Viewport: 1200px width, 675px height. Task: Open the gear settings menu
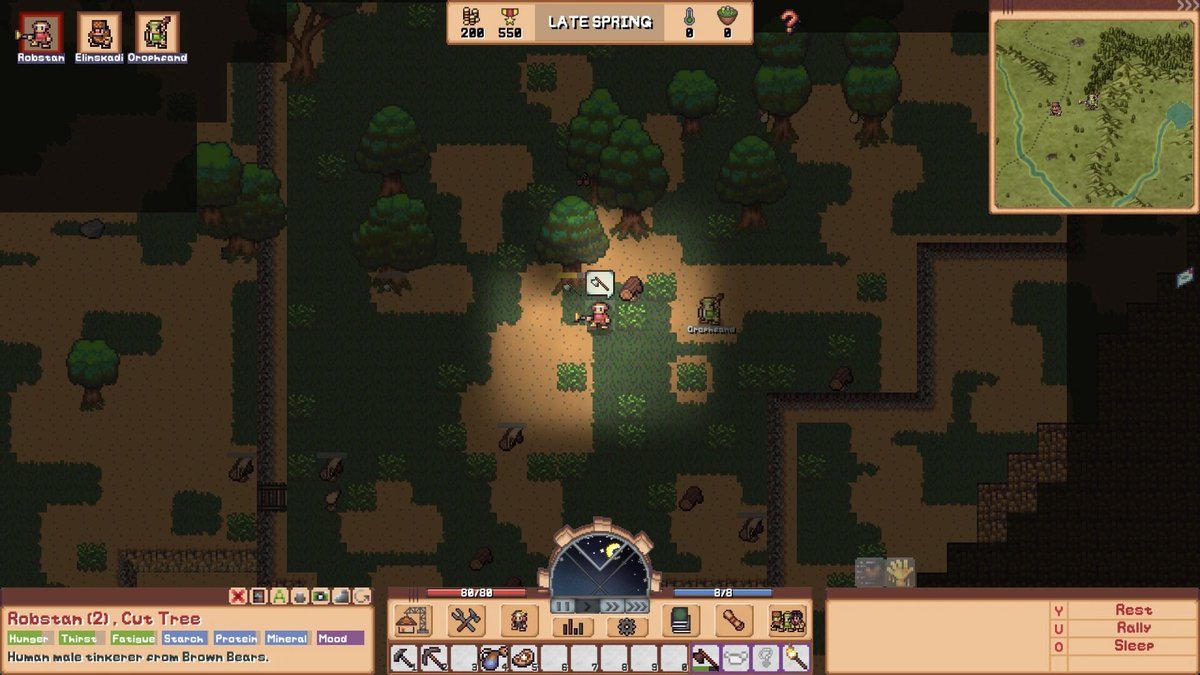tap(627, 627)
